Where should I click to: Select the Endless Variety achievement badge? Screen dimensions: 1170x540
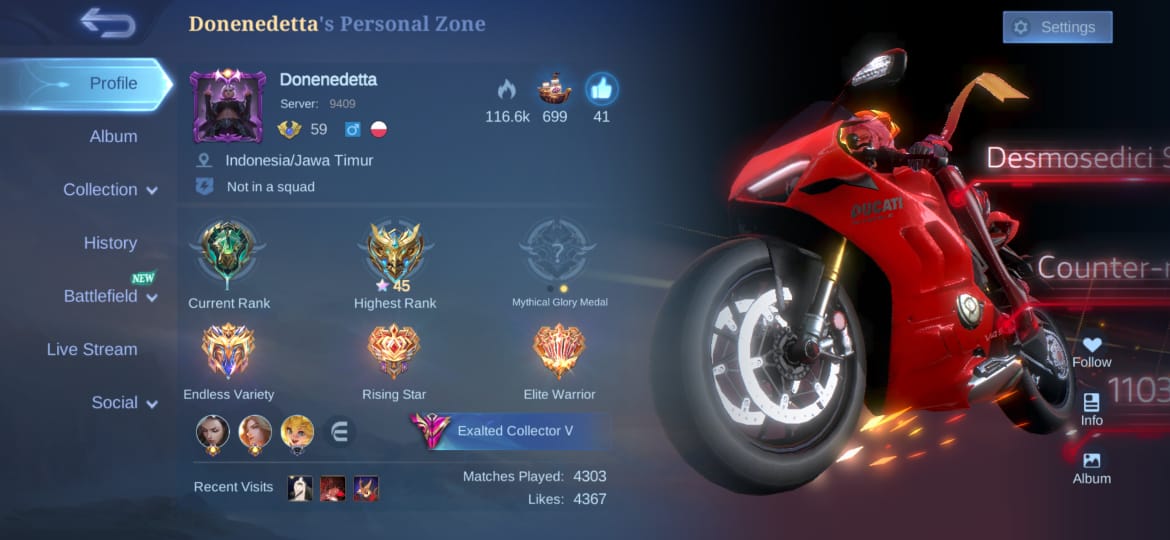click(228, 351)
